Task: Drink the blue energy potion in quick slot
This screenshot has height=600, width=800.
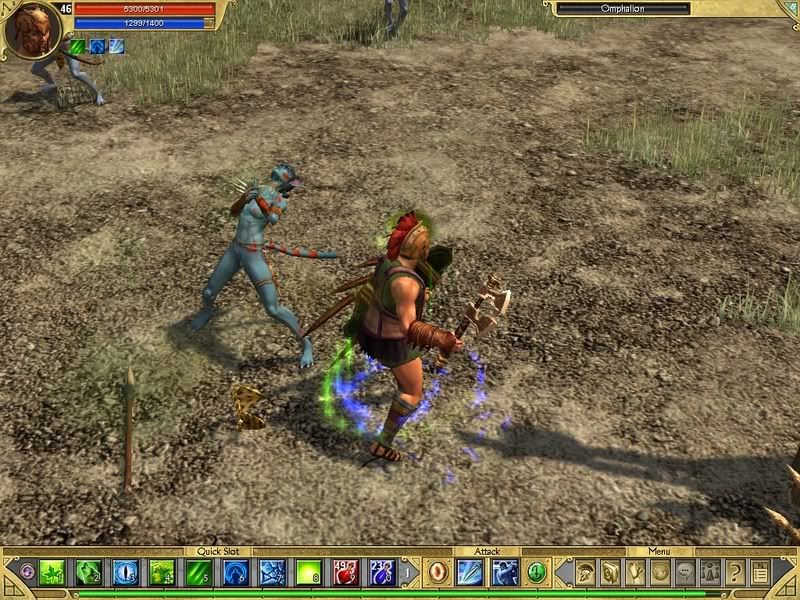Action: coord(383,572)
